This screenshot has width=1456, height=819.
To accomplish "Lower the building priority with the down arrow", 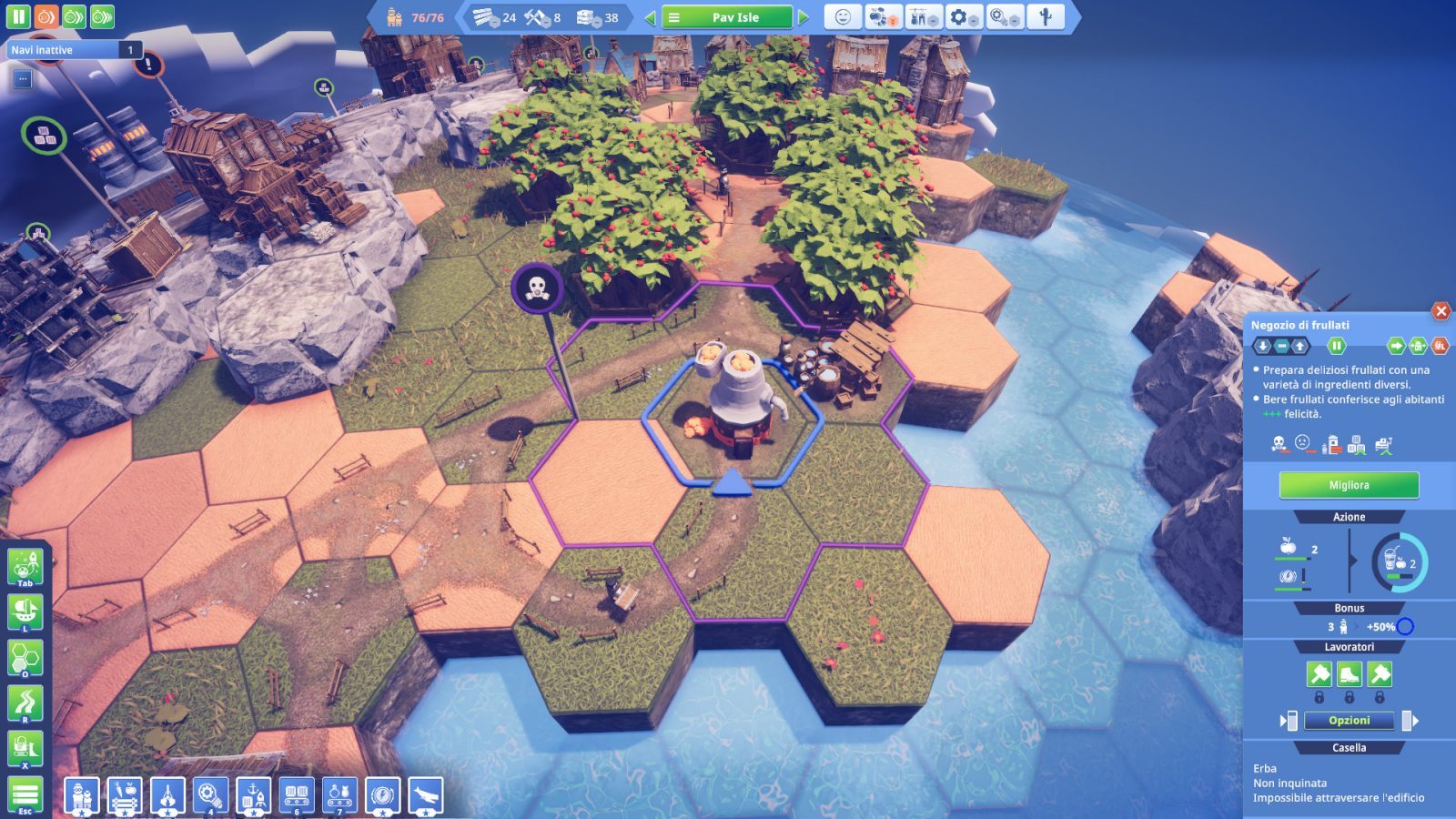I will point(1263,346).
